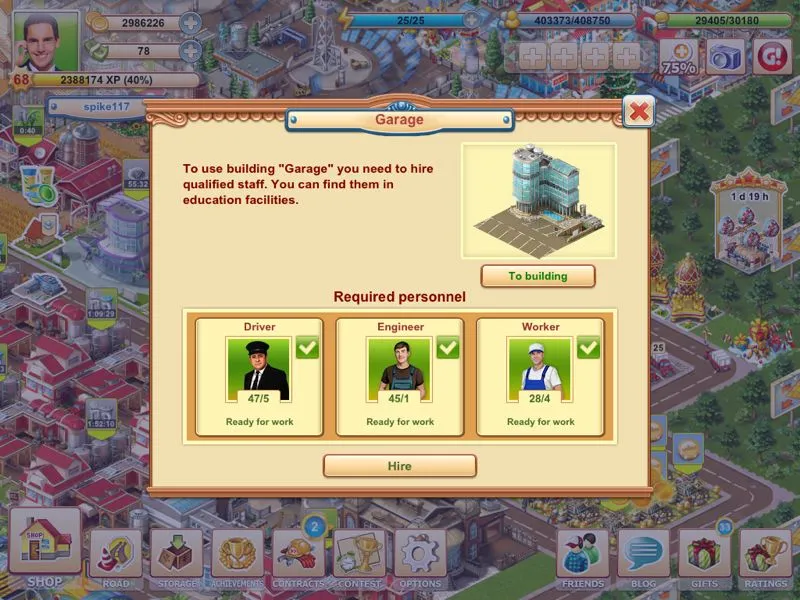Open the Options gear menu
This screenshot has height=600, width=800.
point(420,556)
